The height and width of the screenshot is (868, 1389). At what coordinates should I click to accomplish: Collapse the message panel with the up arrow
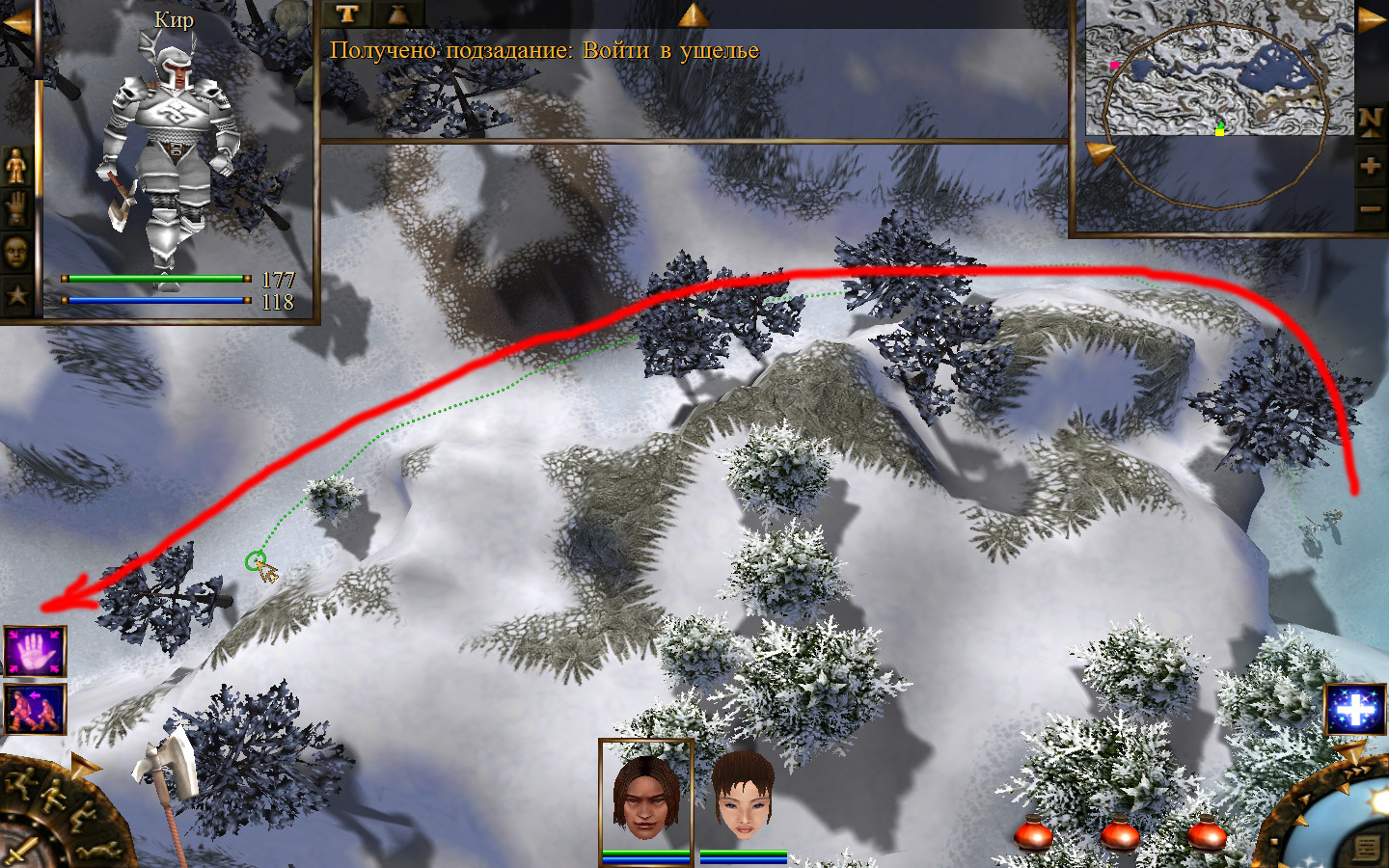click(693, 14)
